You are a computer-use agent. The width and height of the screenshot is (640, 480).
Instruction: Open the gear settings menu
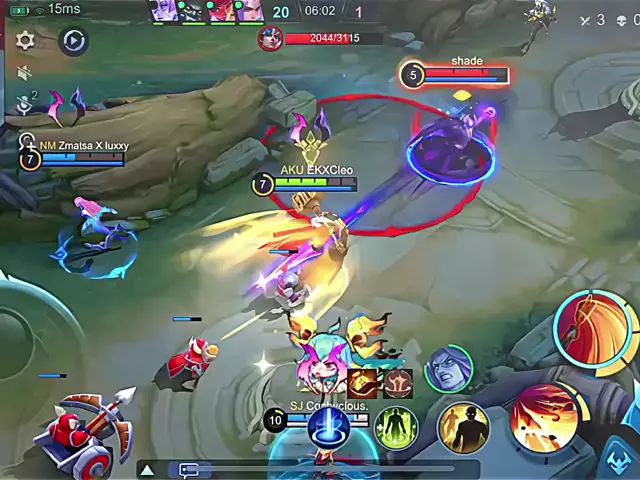tap(25, 41)
